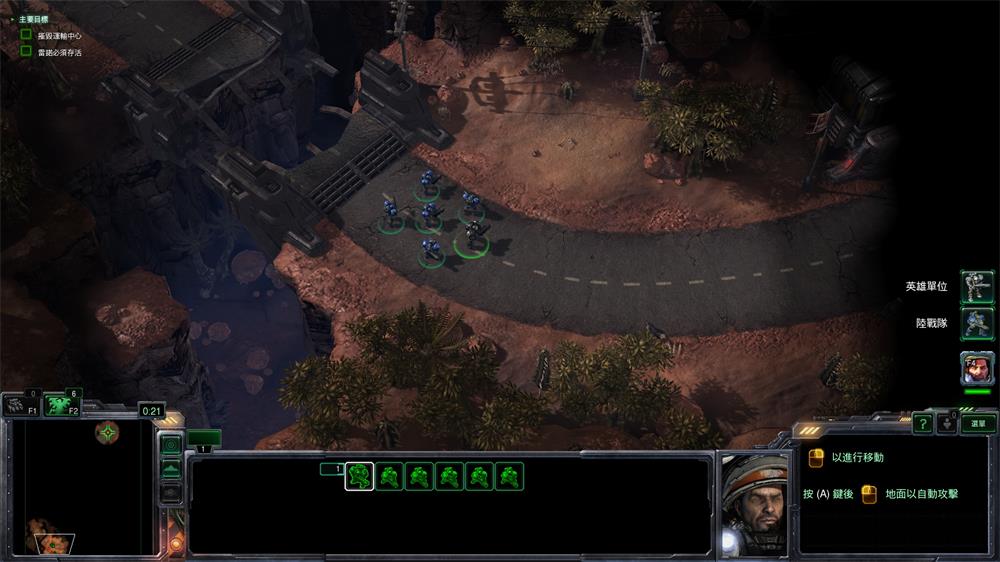Activate the minimap ping button
The image size is (1000, 562).
(171, 444)
